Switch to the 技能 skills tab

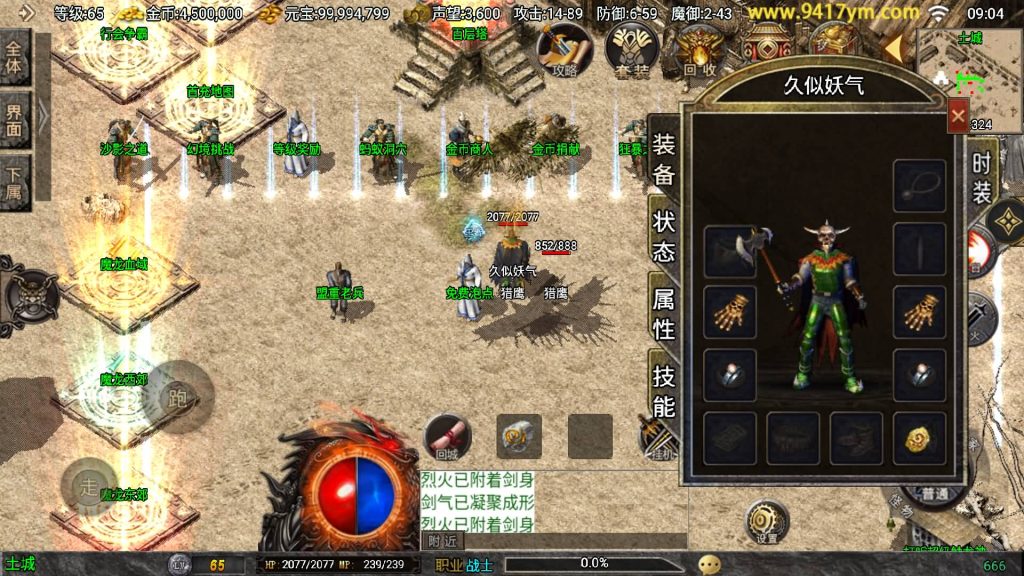click(x=664, y=391)
